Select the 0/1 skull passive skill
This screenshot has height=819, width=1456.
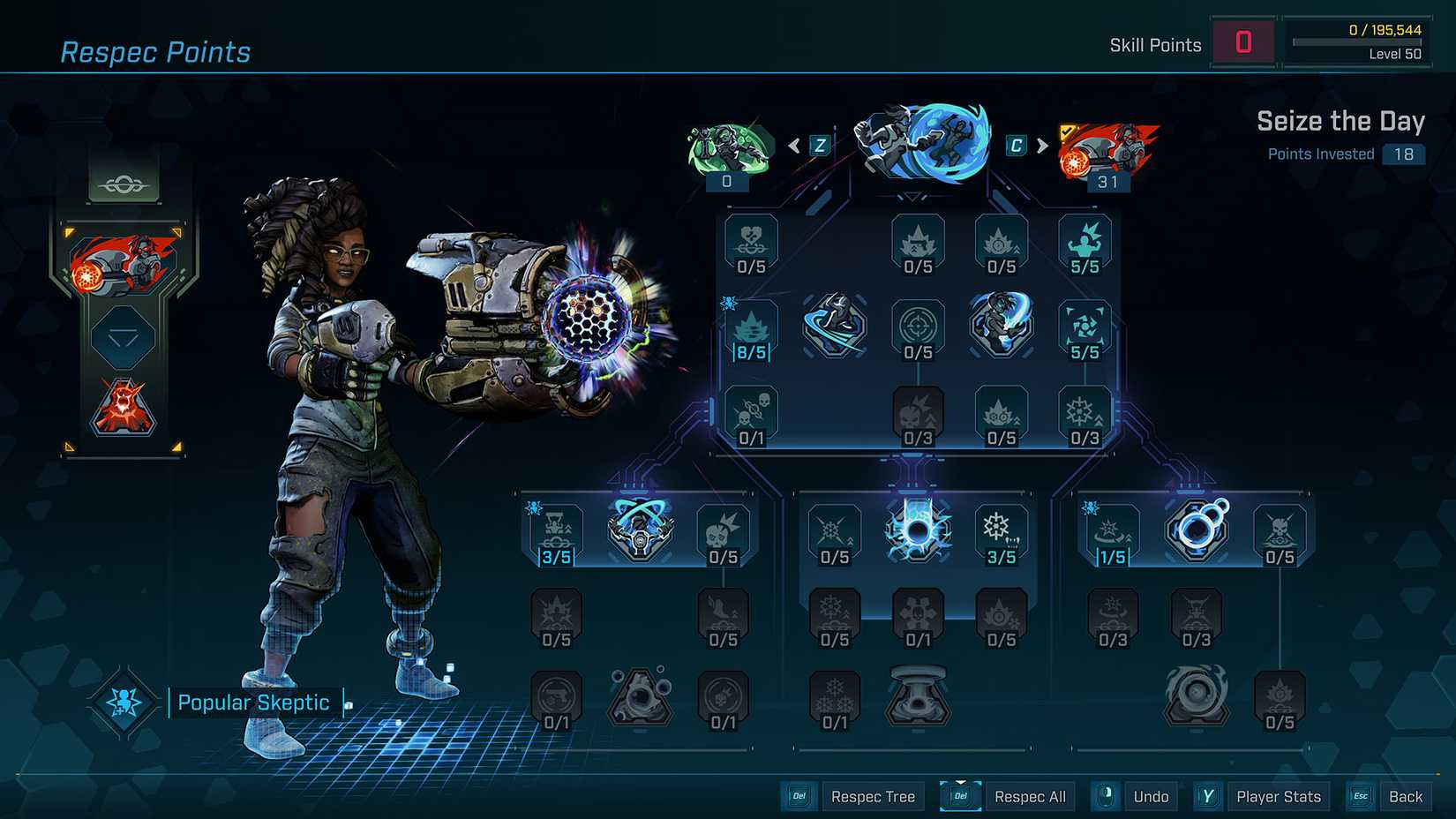click(x=751, y=417)
